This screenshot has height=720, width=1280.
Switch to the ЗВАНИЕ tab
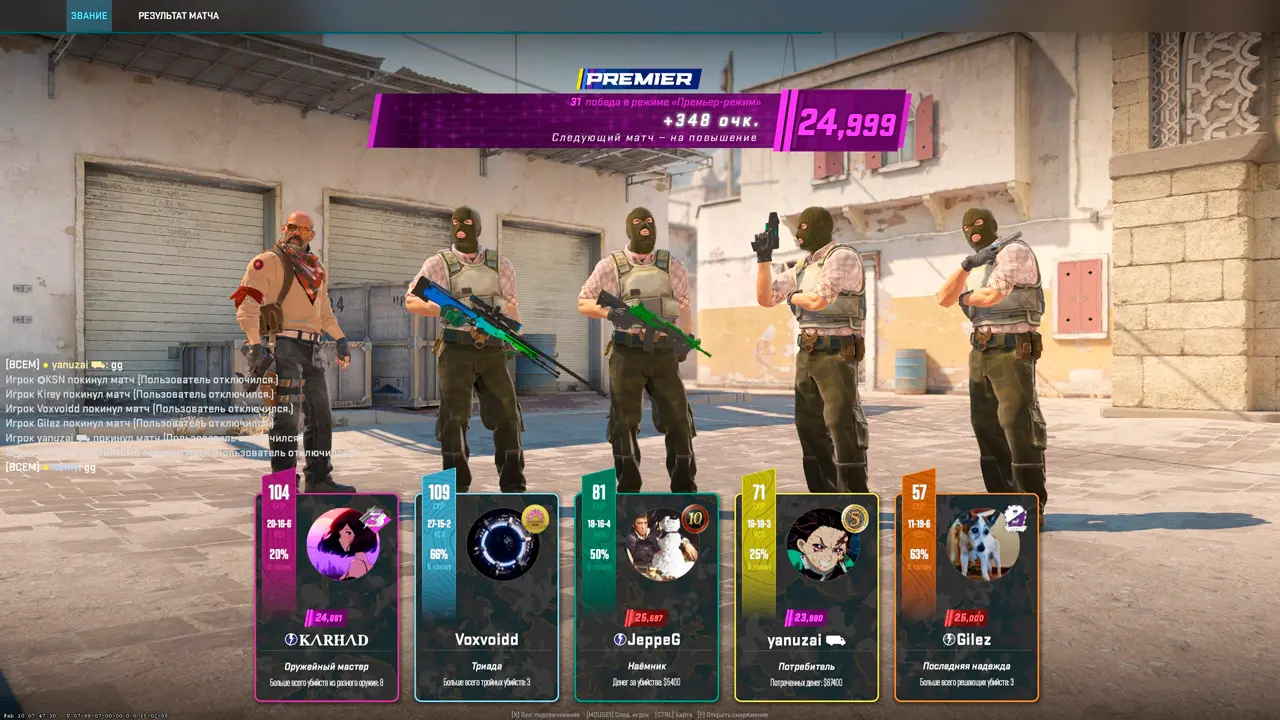coord(89,16)
